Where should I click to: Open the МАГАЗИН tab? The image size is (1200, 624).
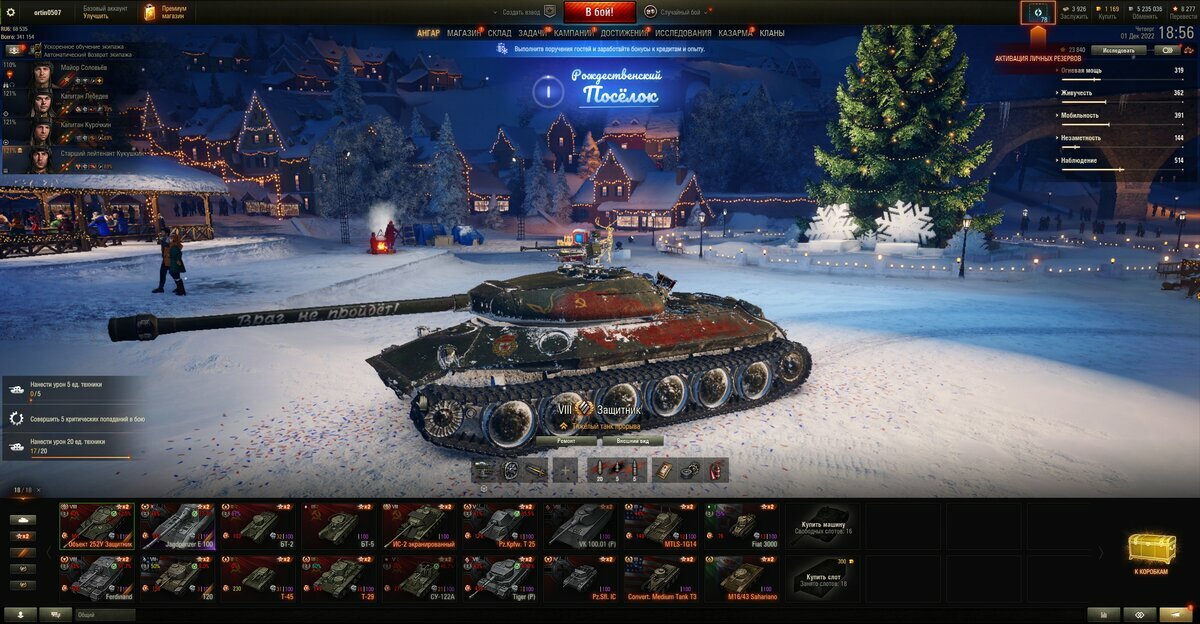pos(463,33)
